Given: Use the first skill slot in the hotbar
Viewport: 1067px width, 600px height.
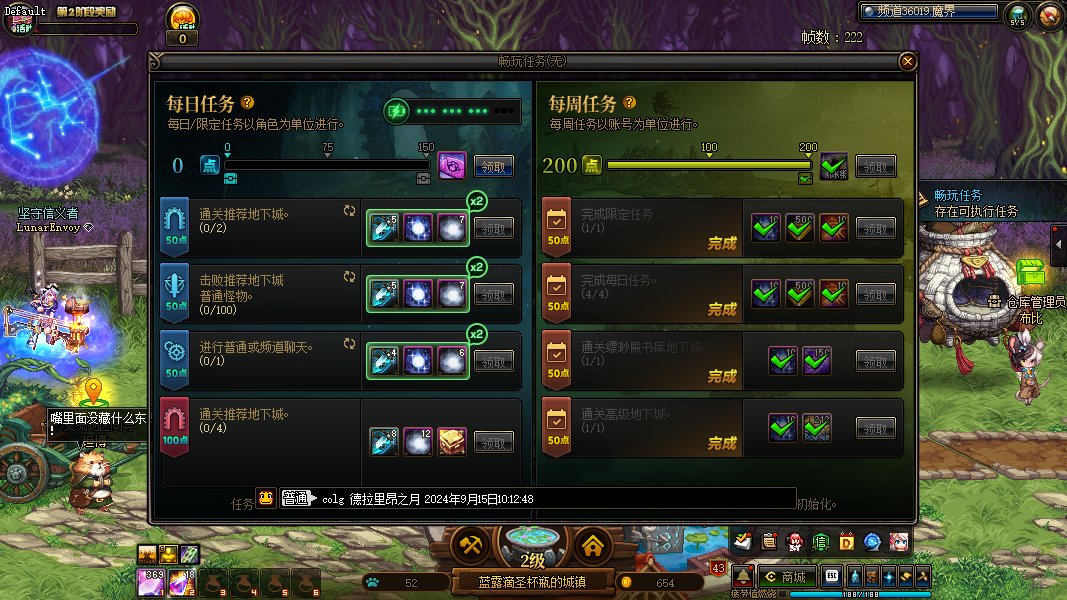Looking at the screenshot, I should click(x=150, y=580).
